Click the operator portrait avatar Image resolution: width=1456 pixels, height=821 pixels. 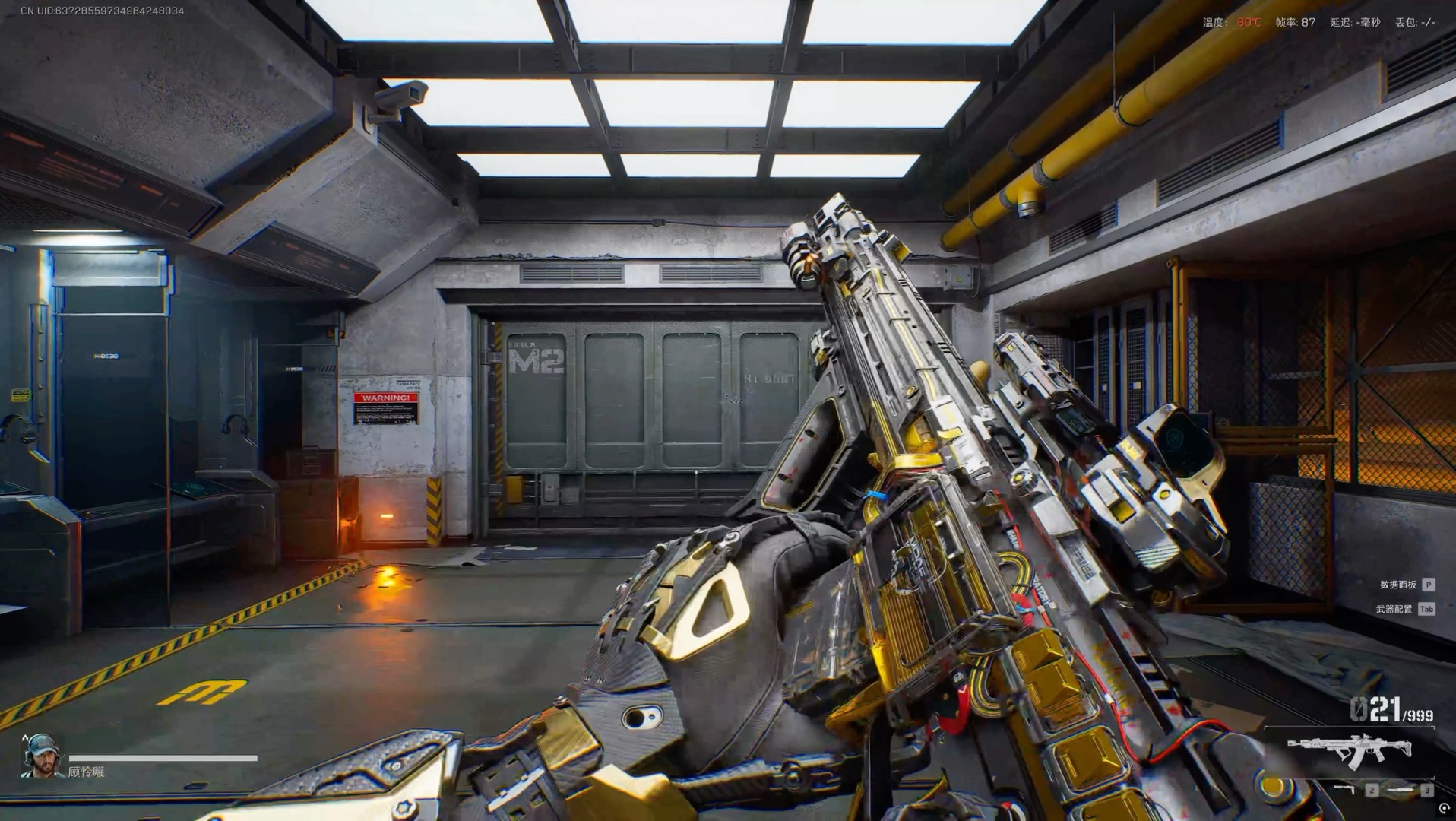(40, 756)
